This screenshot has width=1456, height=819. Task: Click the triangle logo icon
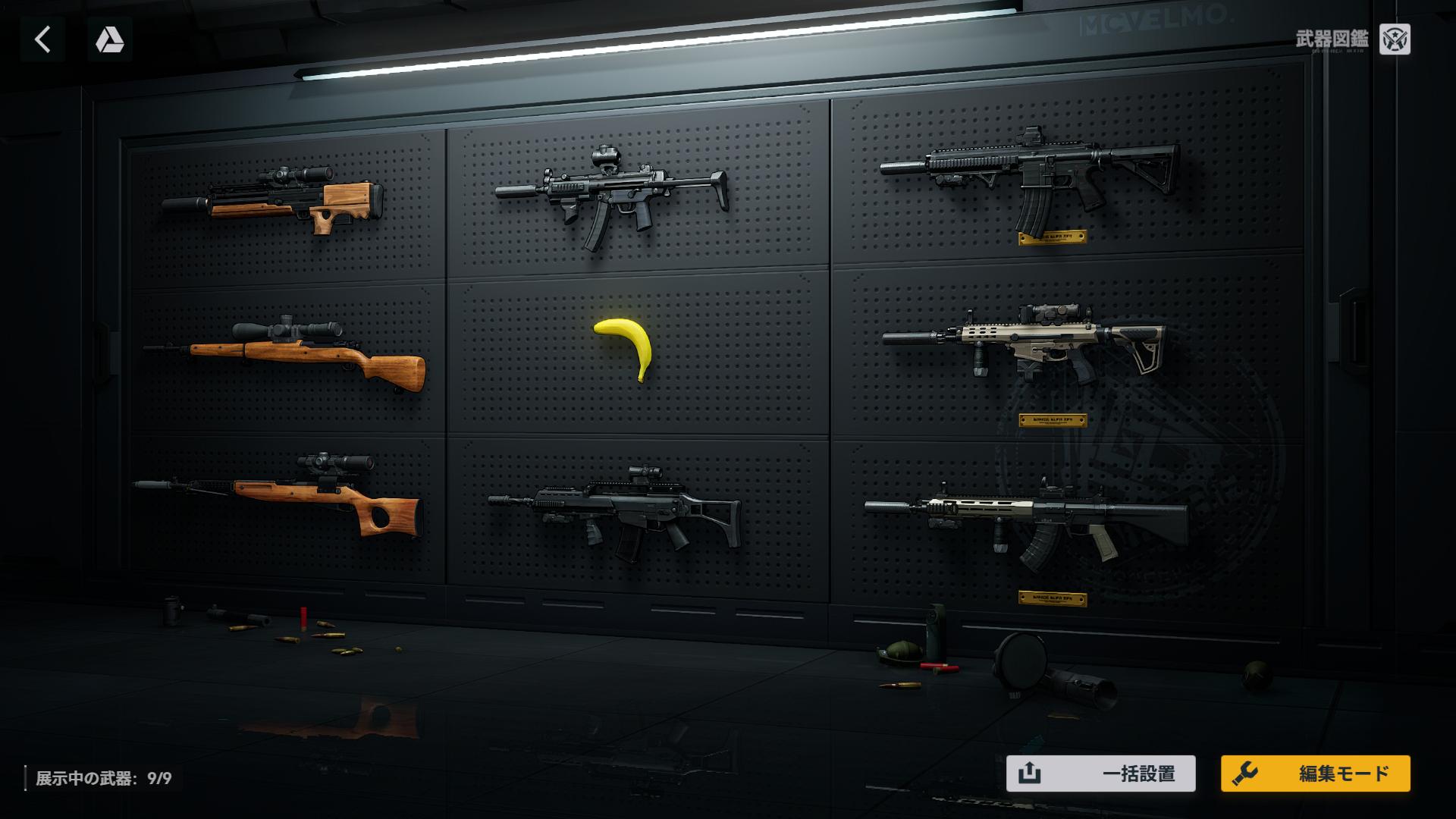point(110,39)
